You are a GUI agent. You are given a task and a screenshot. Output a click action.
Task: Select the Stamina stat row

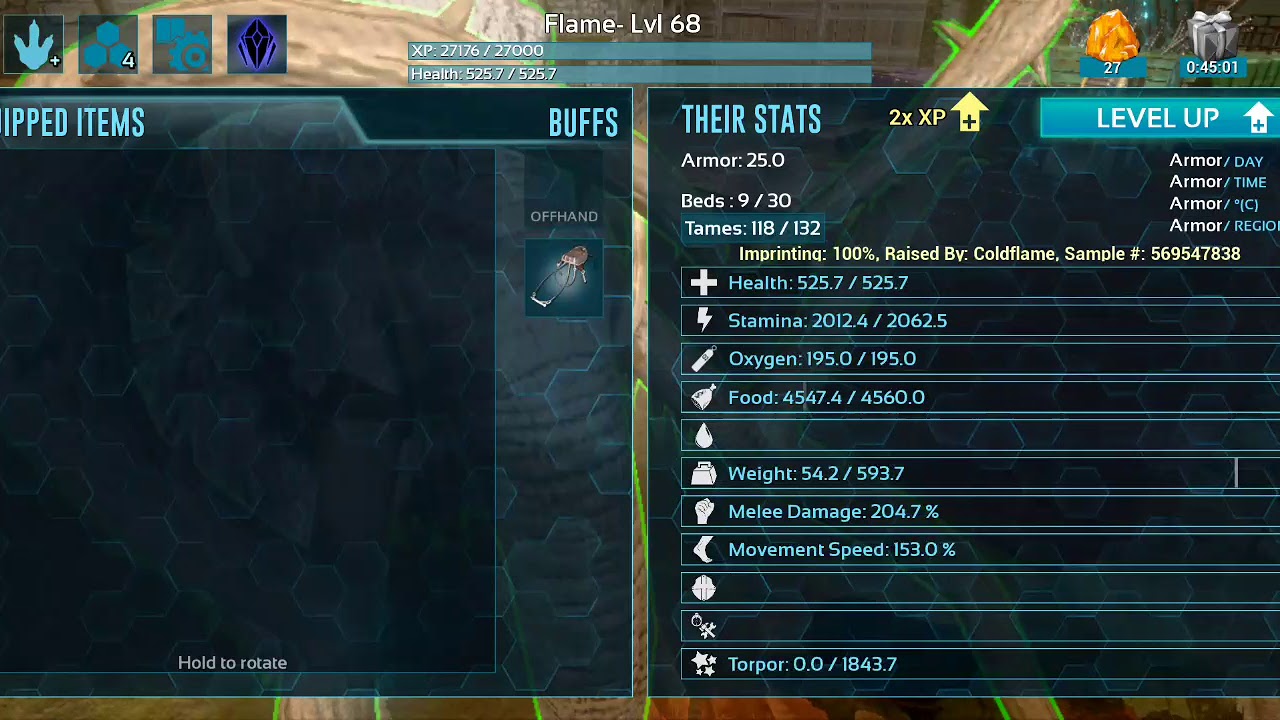980,321
